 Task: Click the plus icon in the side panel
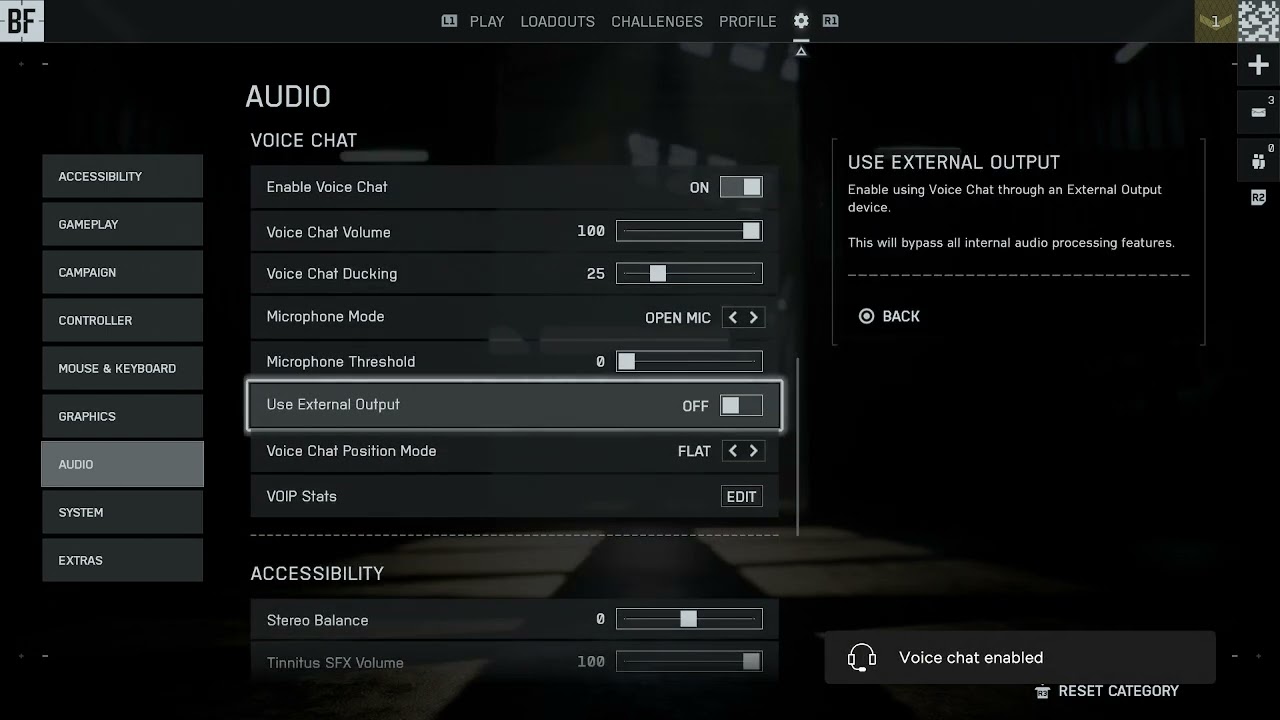[1258, 66]
